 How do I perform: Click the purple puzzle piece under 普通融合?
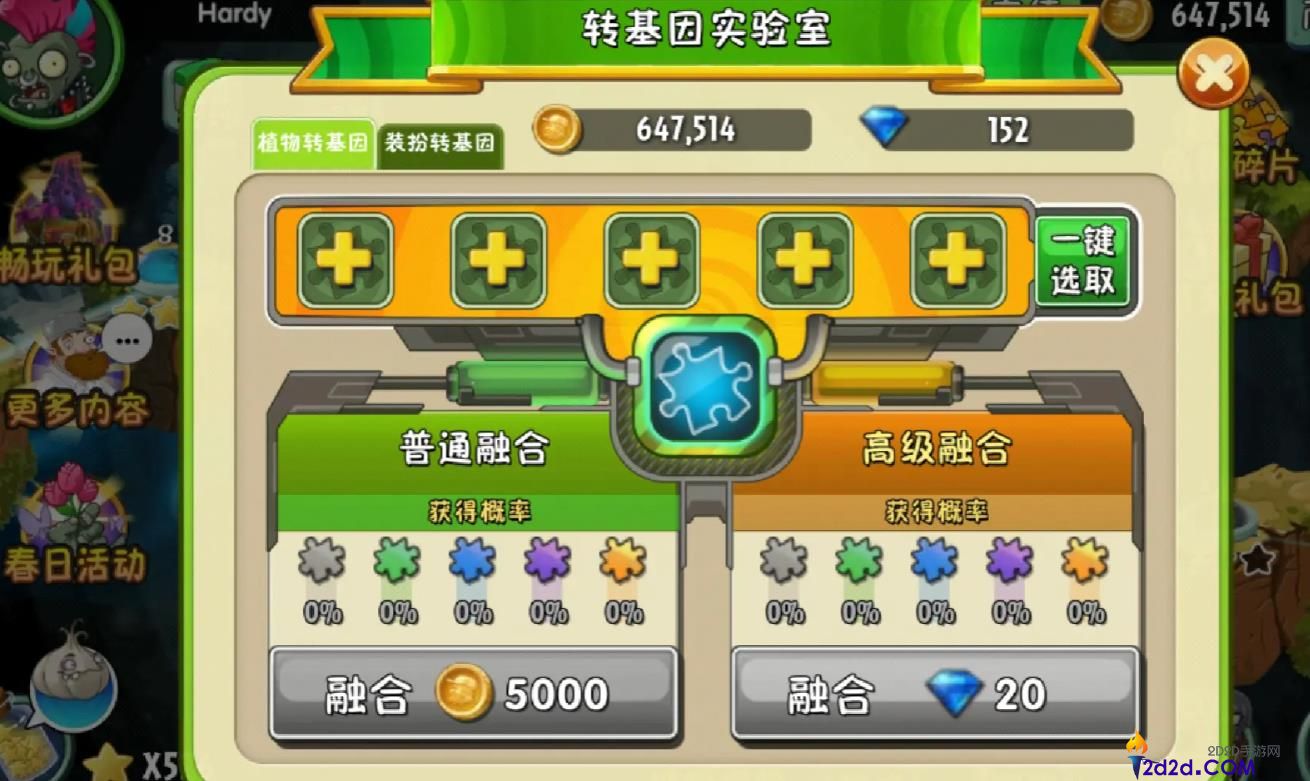(545, 570)
